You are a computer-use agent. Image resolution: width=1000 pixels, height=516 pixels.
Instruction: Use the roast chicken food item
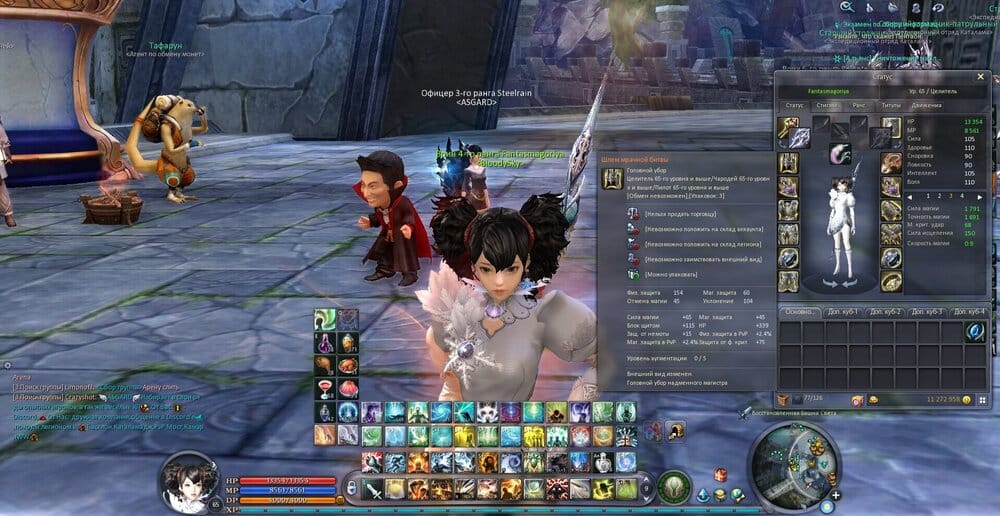pos(346,365)
